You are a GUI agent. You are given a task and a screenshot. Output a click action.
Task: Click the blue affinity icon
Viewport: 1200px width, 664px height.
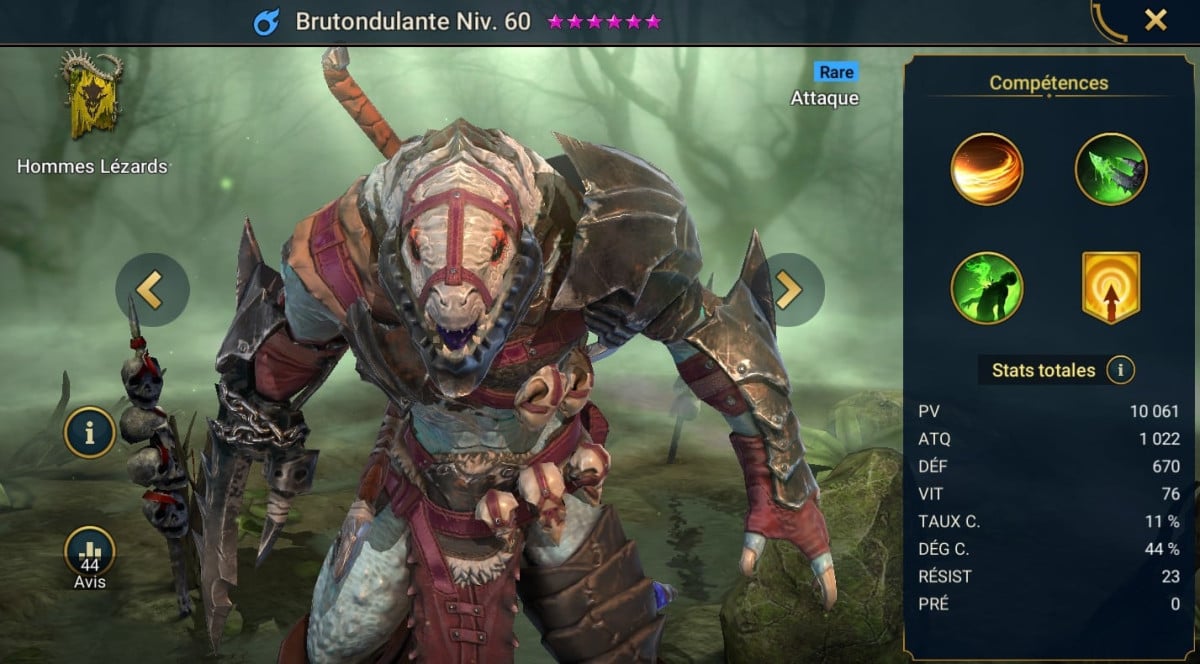coord(266,22)
